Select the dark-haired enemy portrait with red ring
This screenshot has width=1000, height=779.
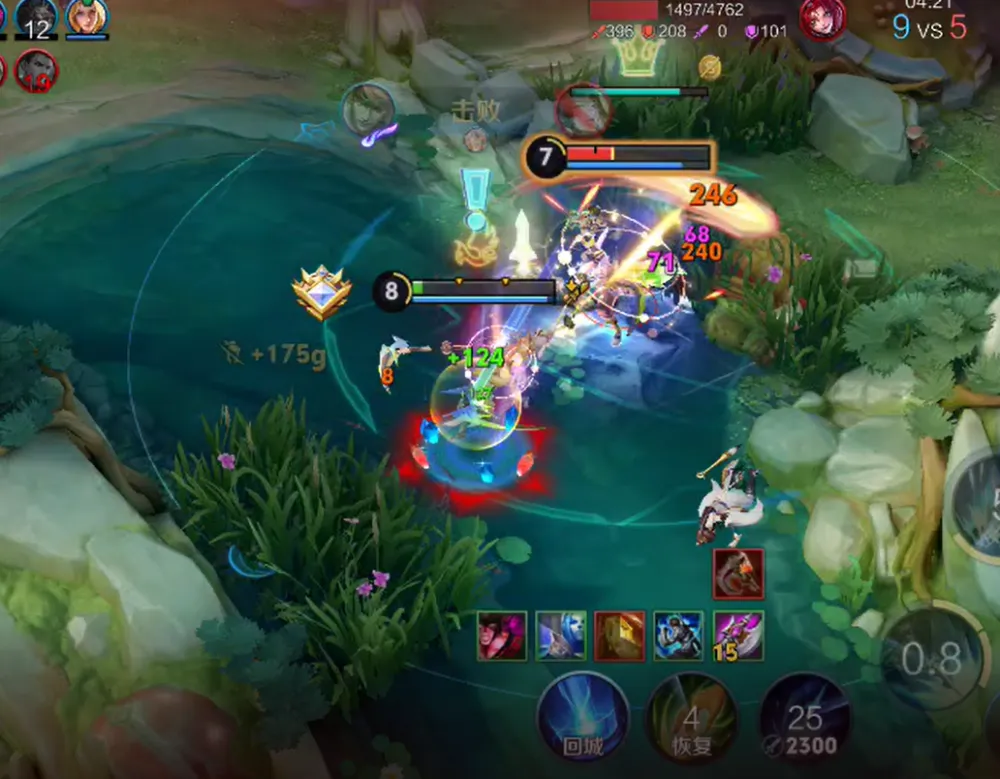pyautogui.click(x=35, y=71)
